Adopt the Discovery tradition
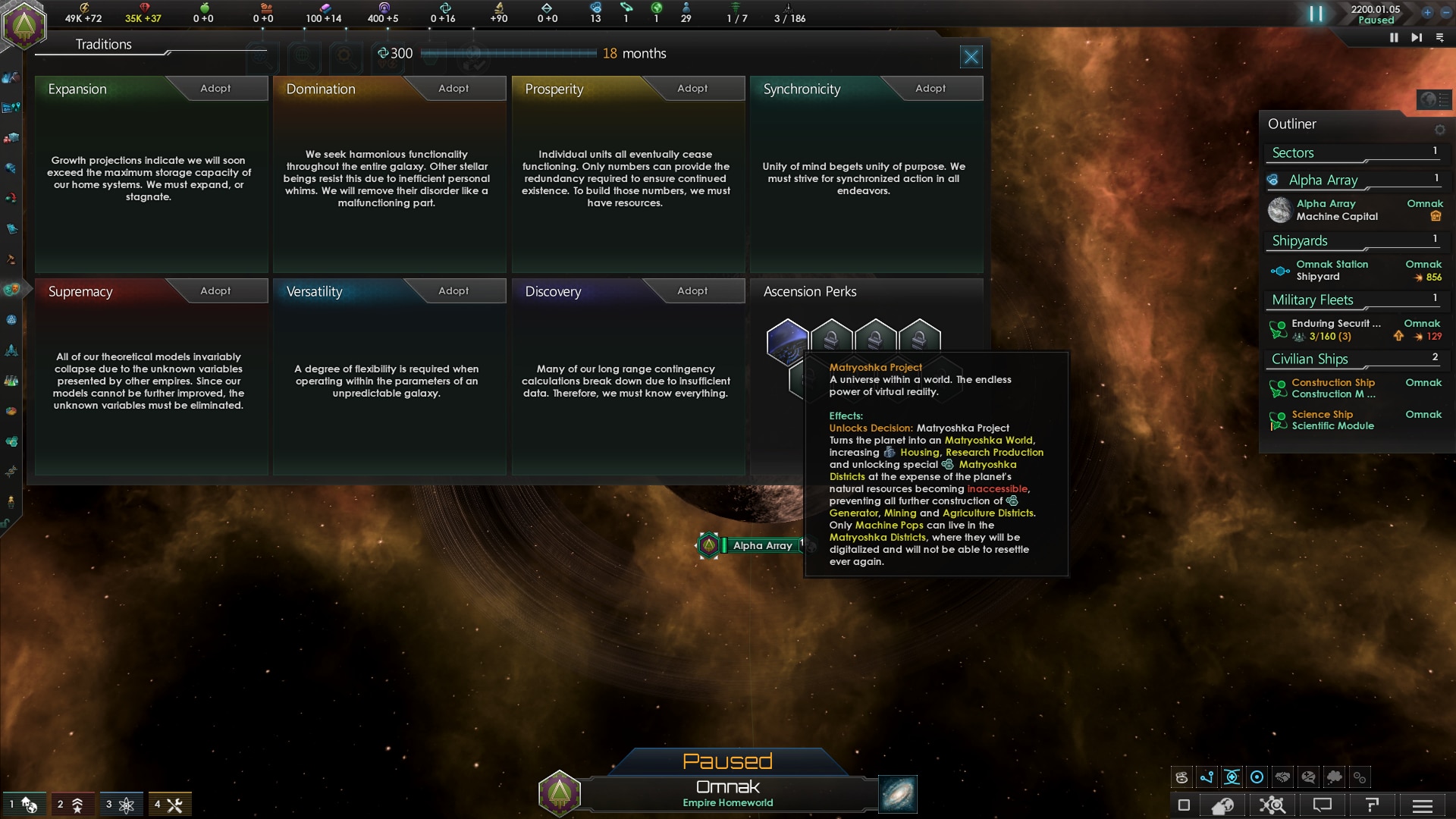This screenshot has height=819, width=1456. tap(692, 291)
